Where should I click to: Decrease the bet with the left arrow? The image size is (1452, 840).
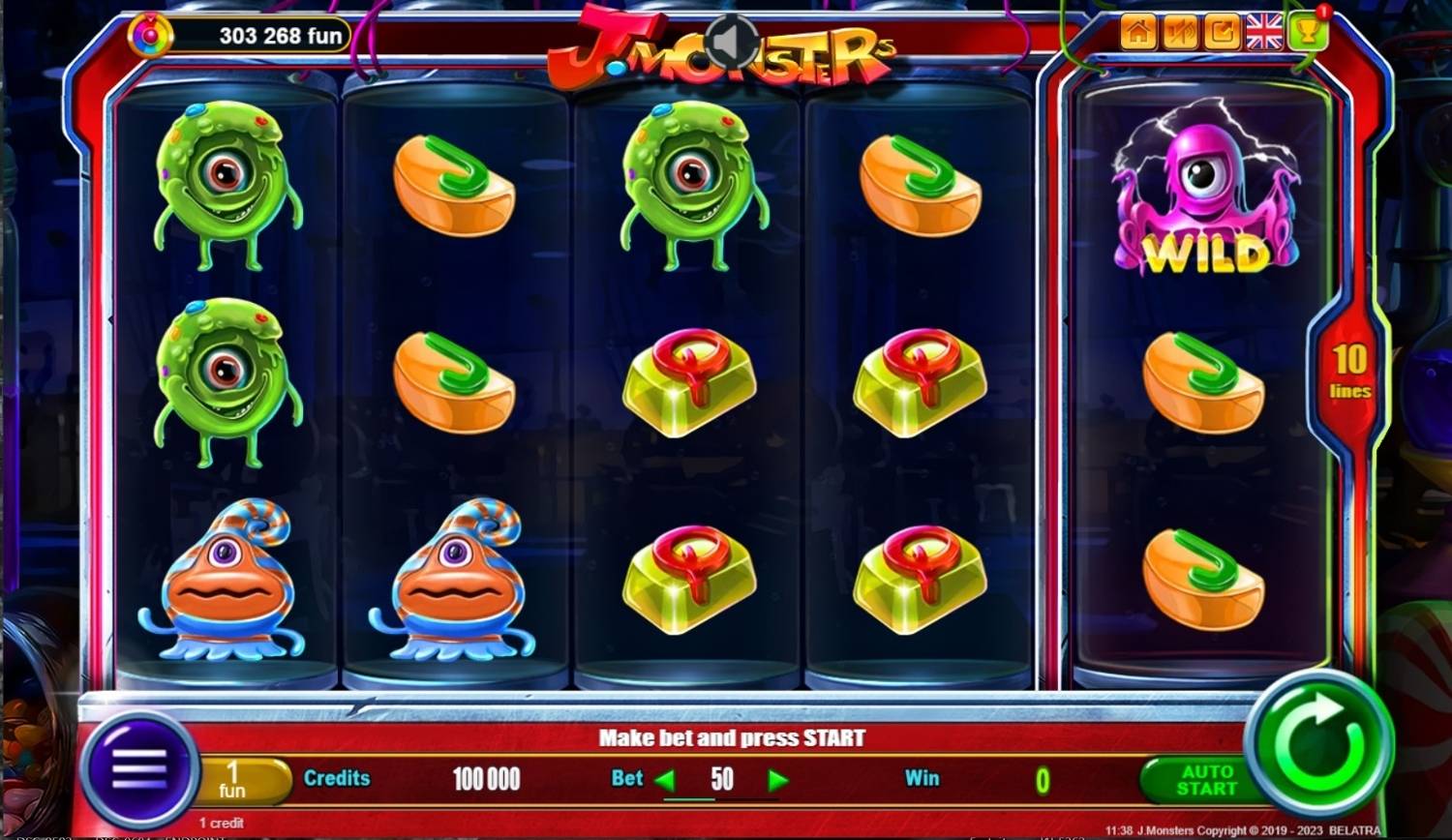coord(665,780)
